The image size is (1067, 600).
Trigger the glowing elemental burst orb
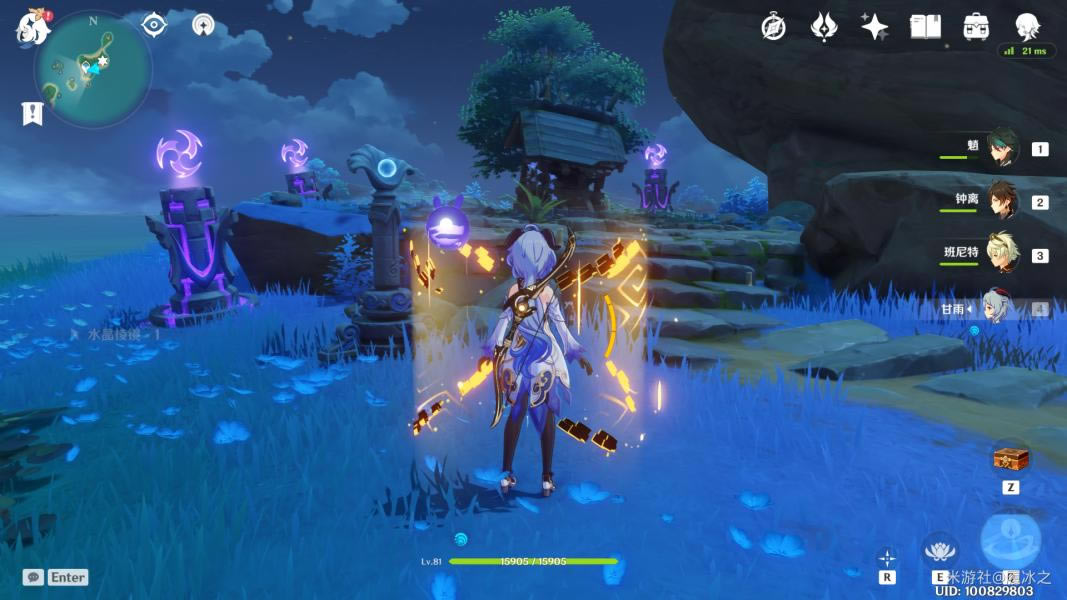pyautogui.click(x=1010, y=541)
